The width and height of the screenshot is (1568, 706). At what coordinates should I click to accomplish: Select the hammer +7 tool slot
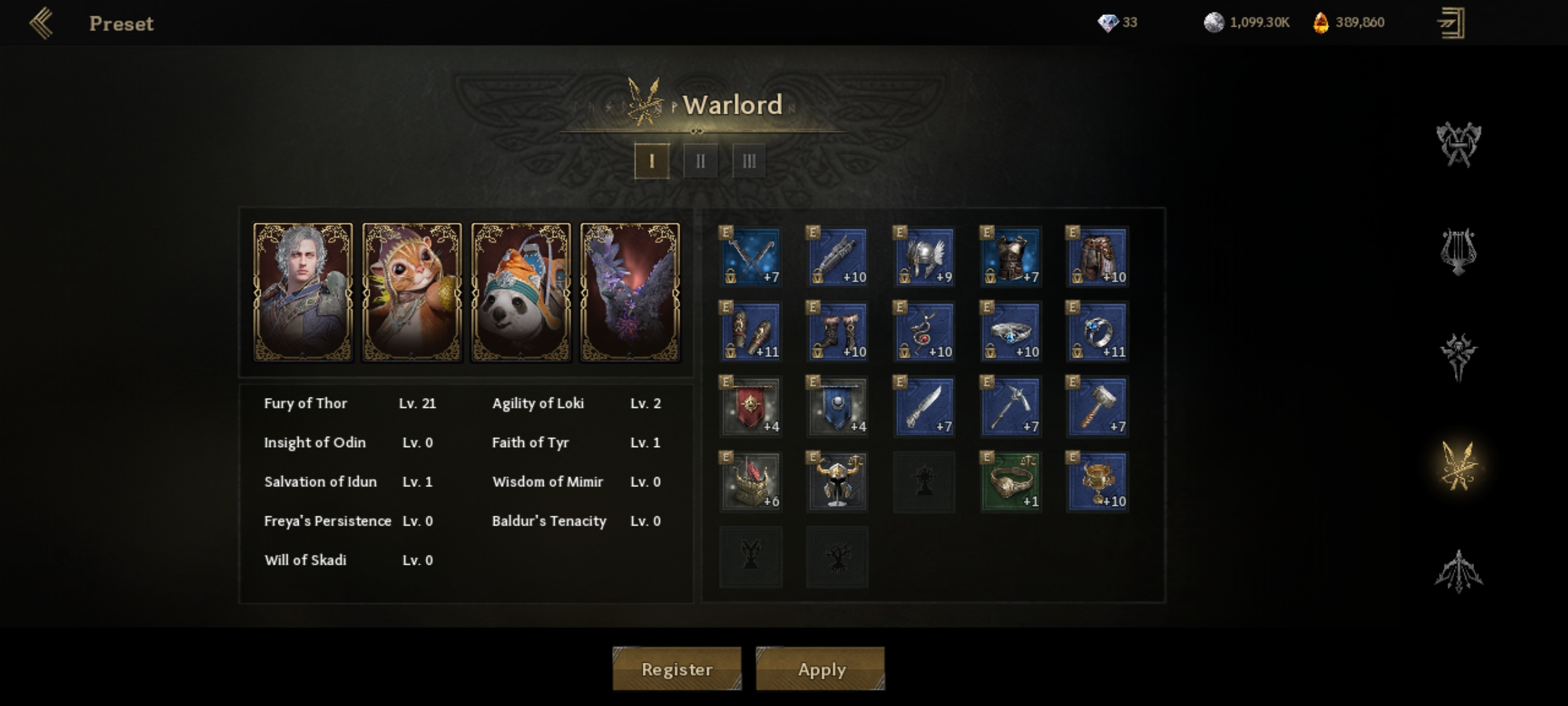click(x=1098, y=407)
